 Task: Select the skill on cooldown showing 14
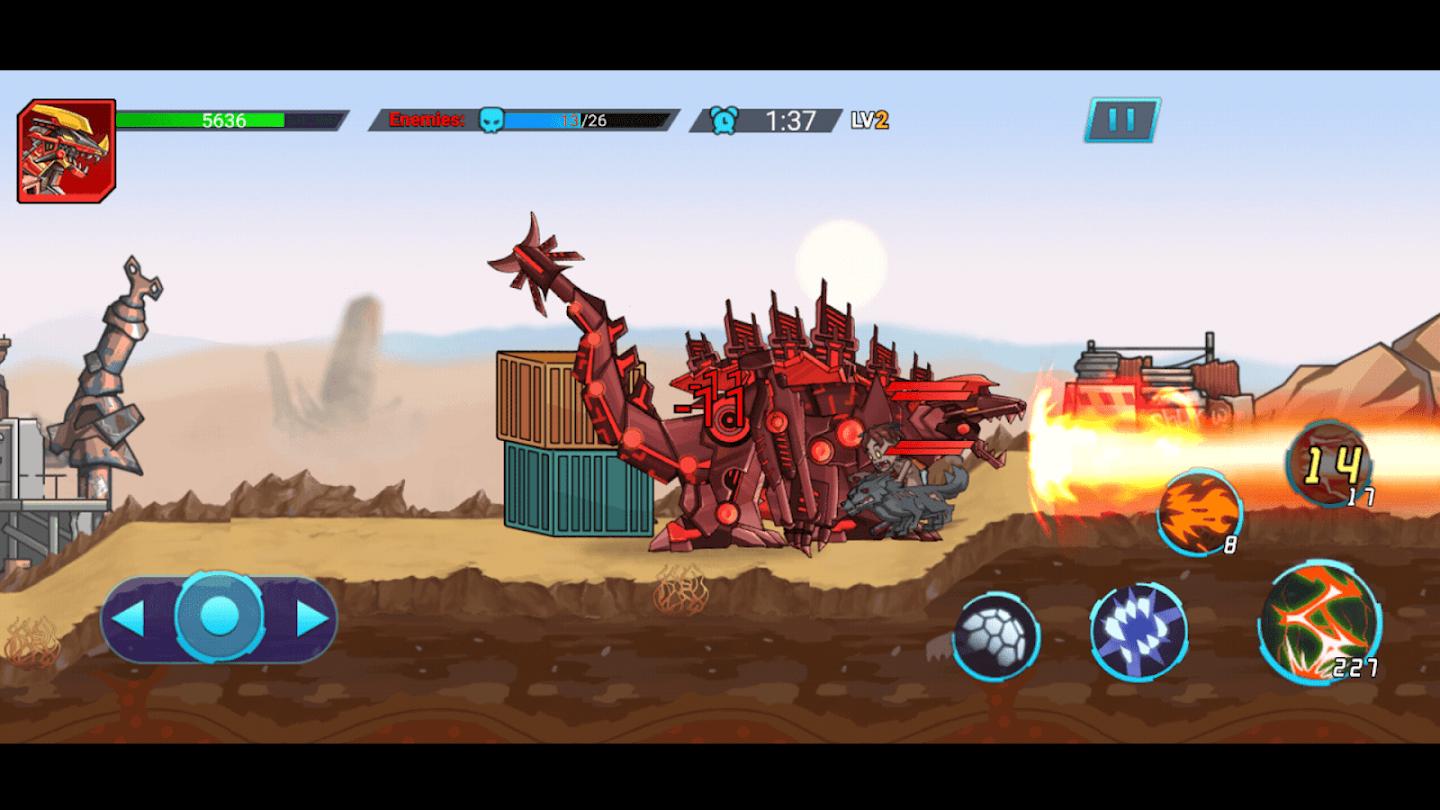coord(1329,466)
